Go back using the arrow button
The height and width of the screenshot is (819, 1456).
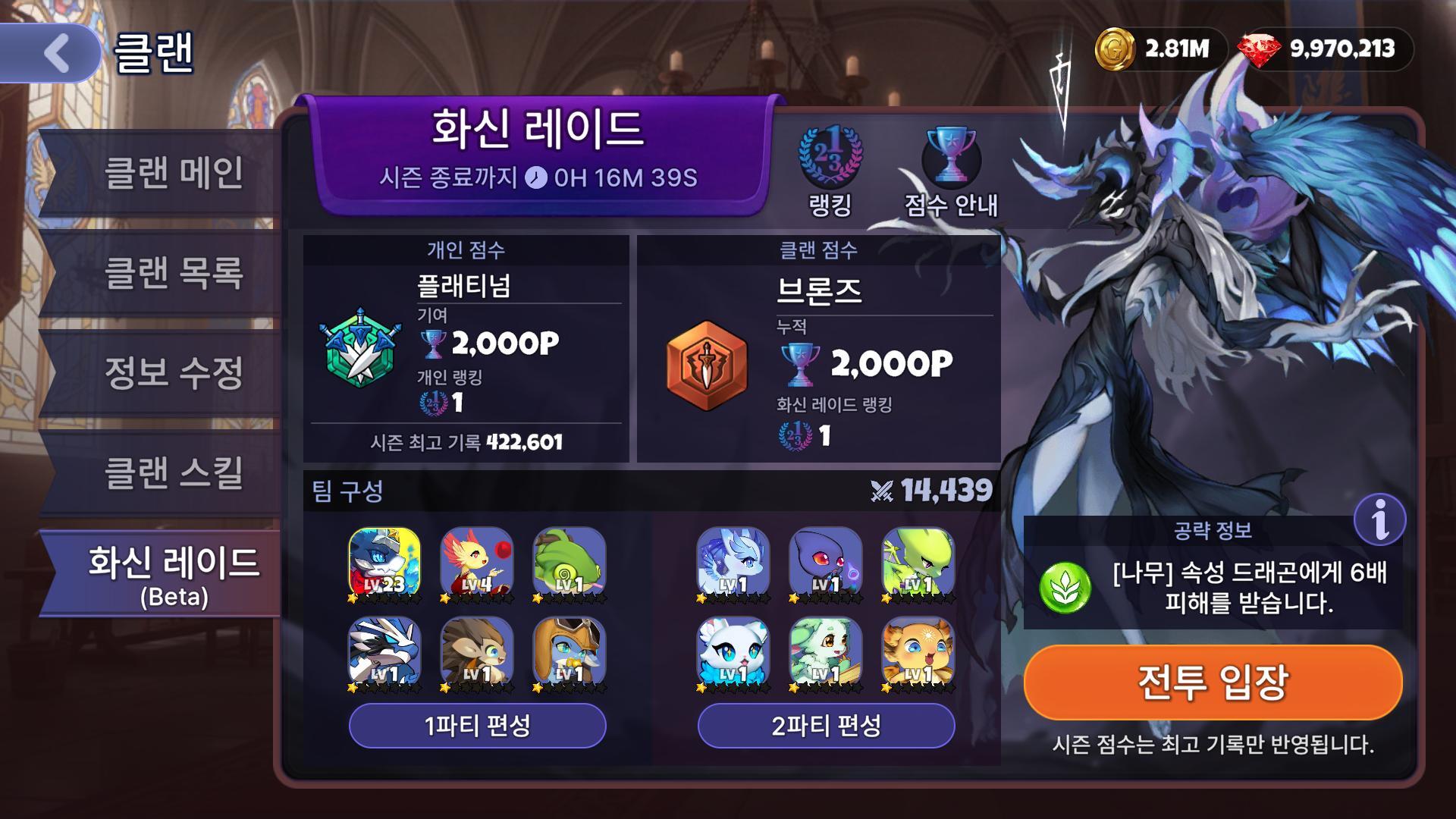(x=55, y=53)
